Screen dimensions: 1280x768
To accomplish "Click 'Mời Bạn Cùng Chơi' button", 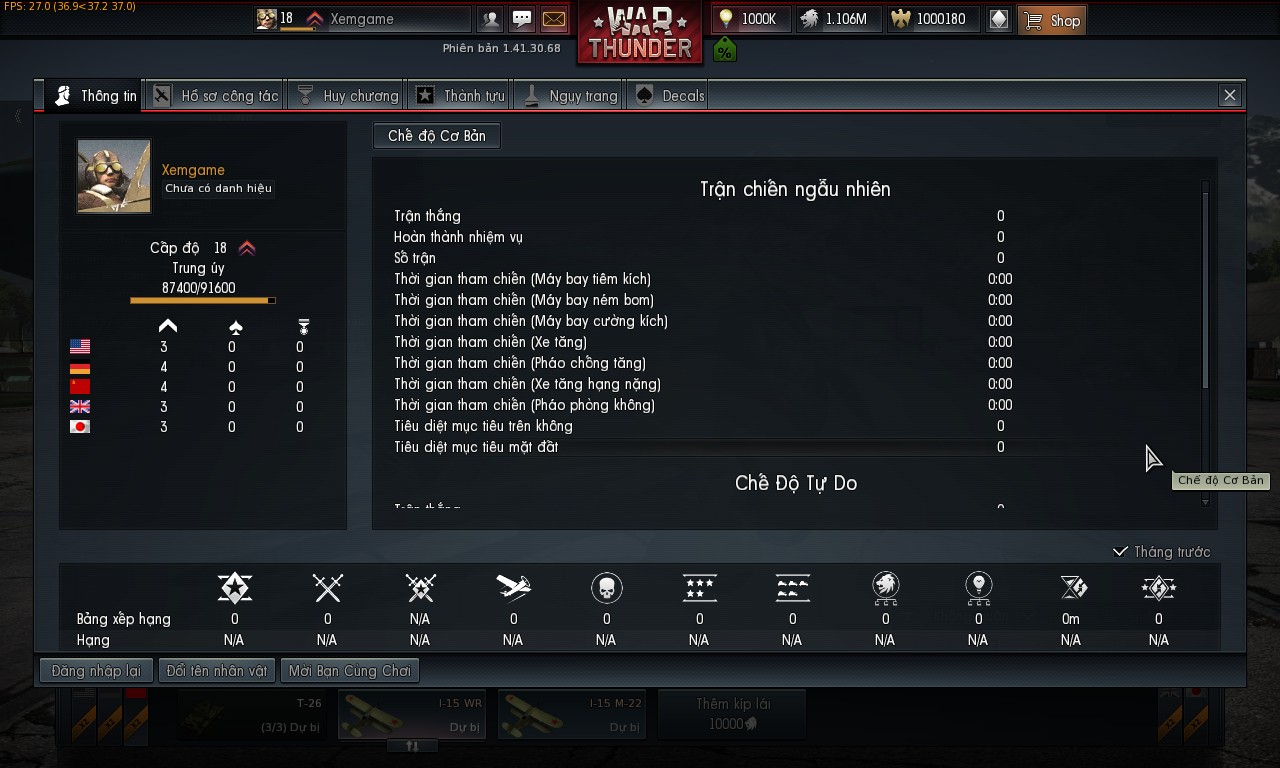I will point(348,670).
